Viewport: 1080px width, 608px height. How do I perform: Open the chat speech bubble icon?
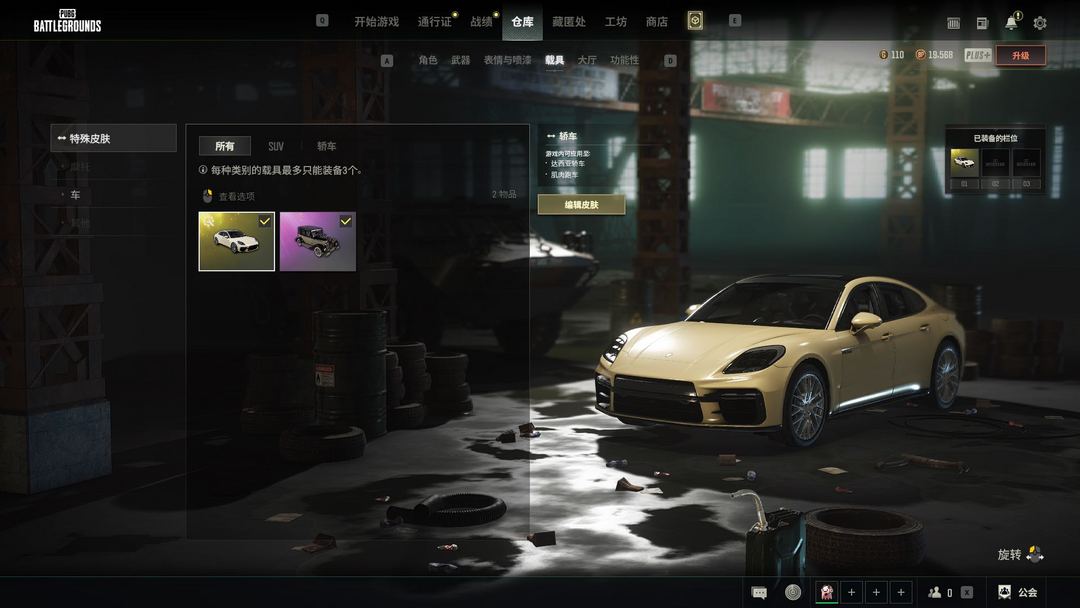tap(760, 592)
